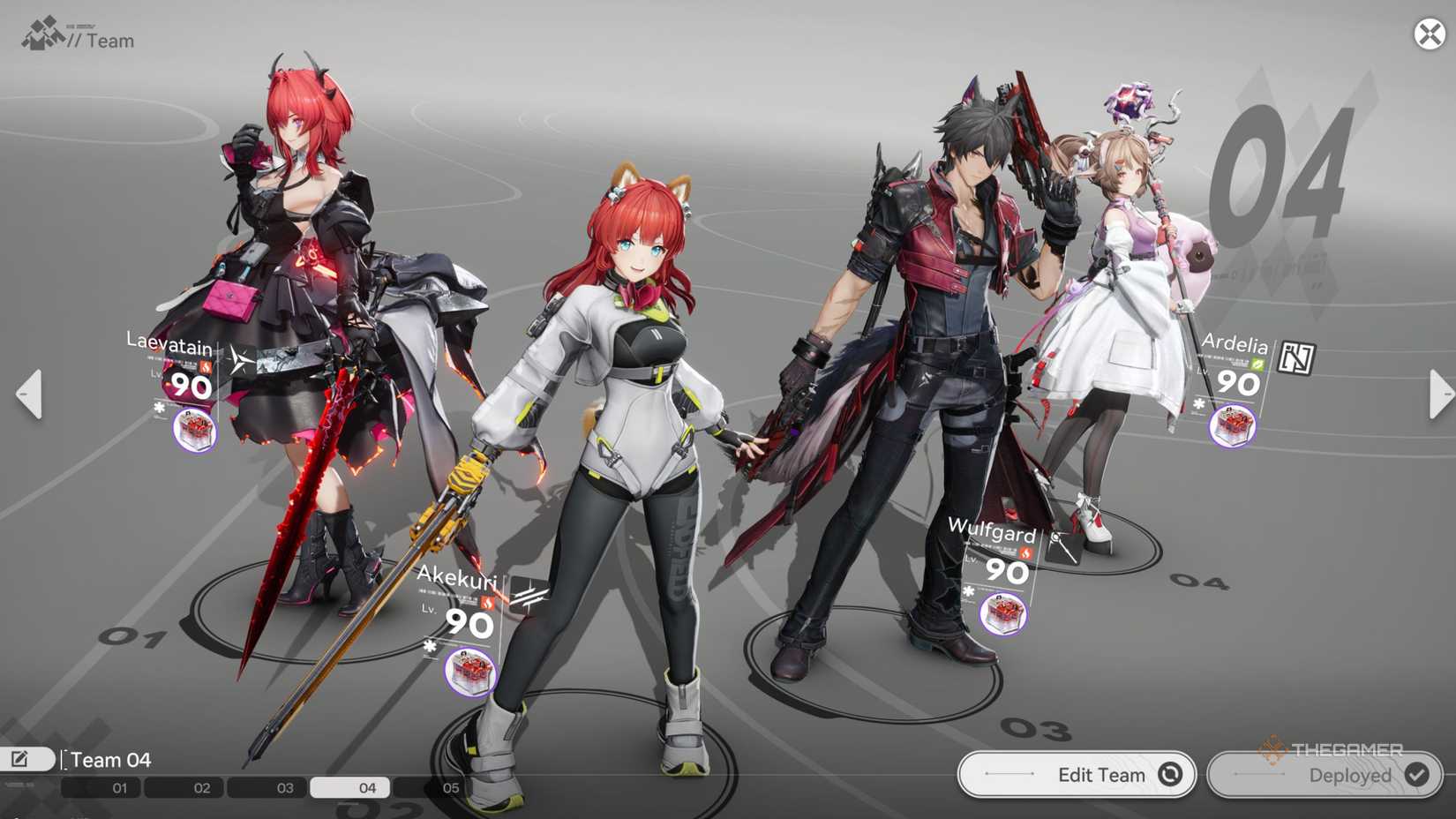Select Ardelia's equipped gift box item
1456x819 pixels.
(x=1231, y=426)
